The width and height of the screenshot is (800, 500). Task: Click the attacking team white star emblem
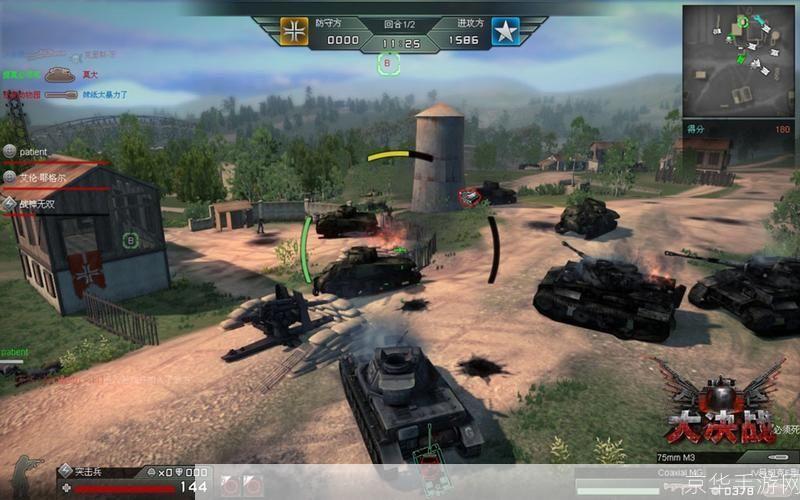[x=506, y=32]
